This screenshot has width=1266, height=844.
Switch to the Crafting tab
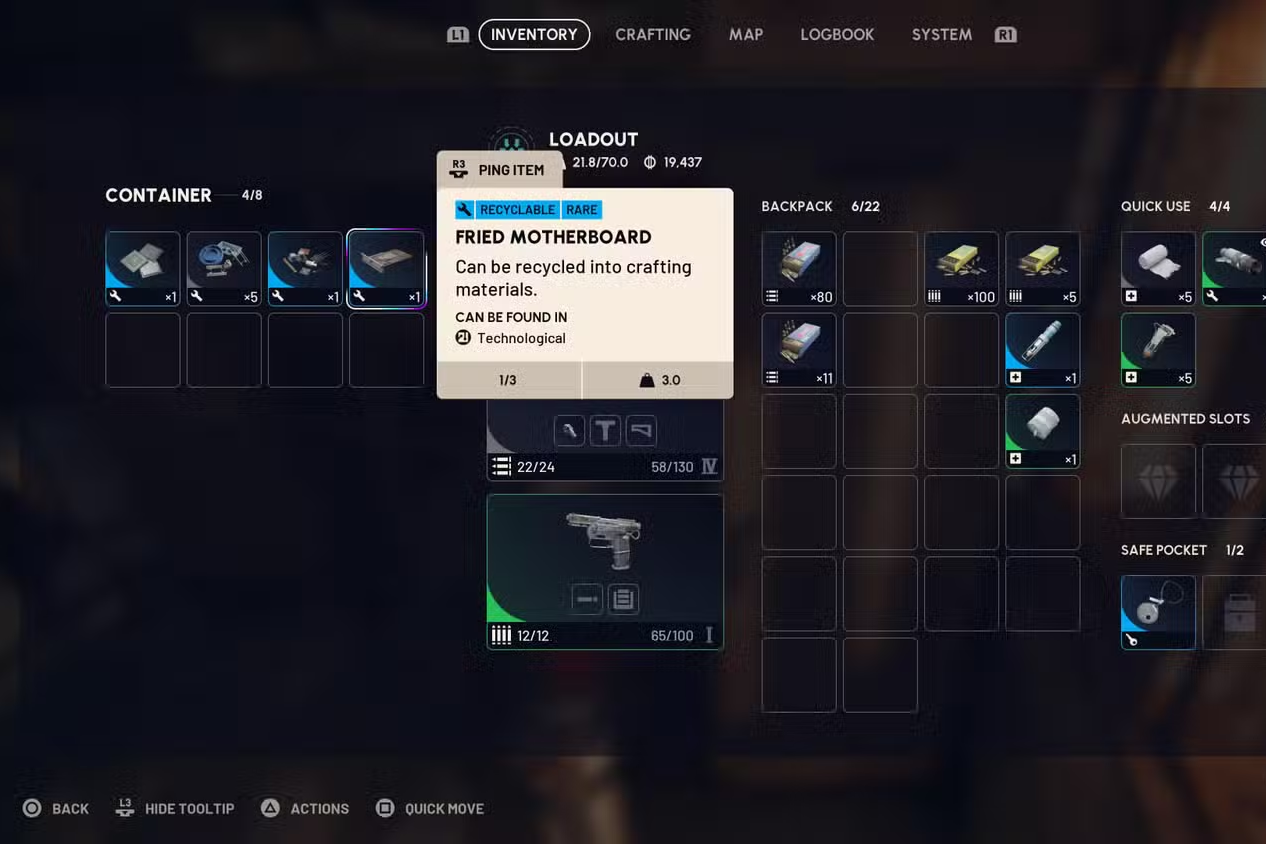pos(652,35)
